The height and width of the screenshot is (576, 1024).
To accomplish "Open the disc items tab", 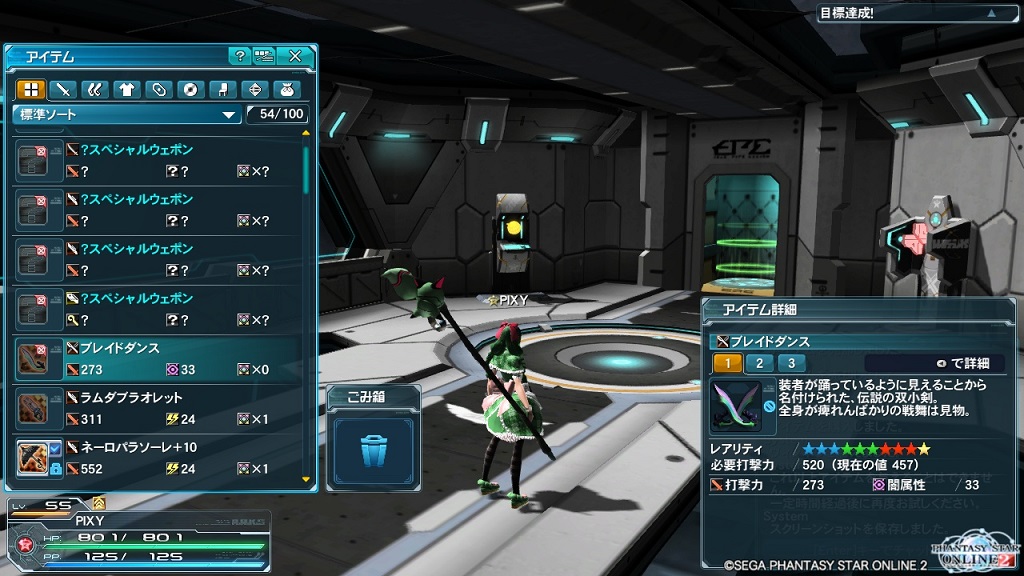I will coord(189,89).
